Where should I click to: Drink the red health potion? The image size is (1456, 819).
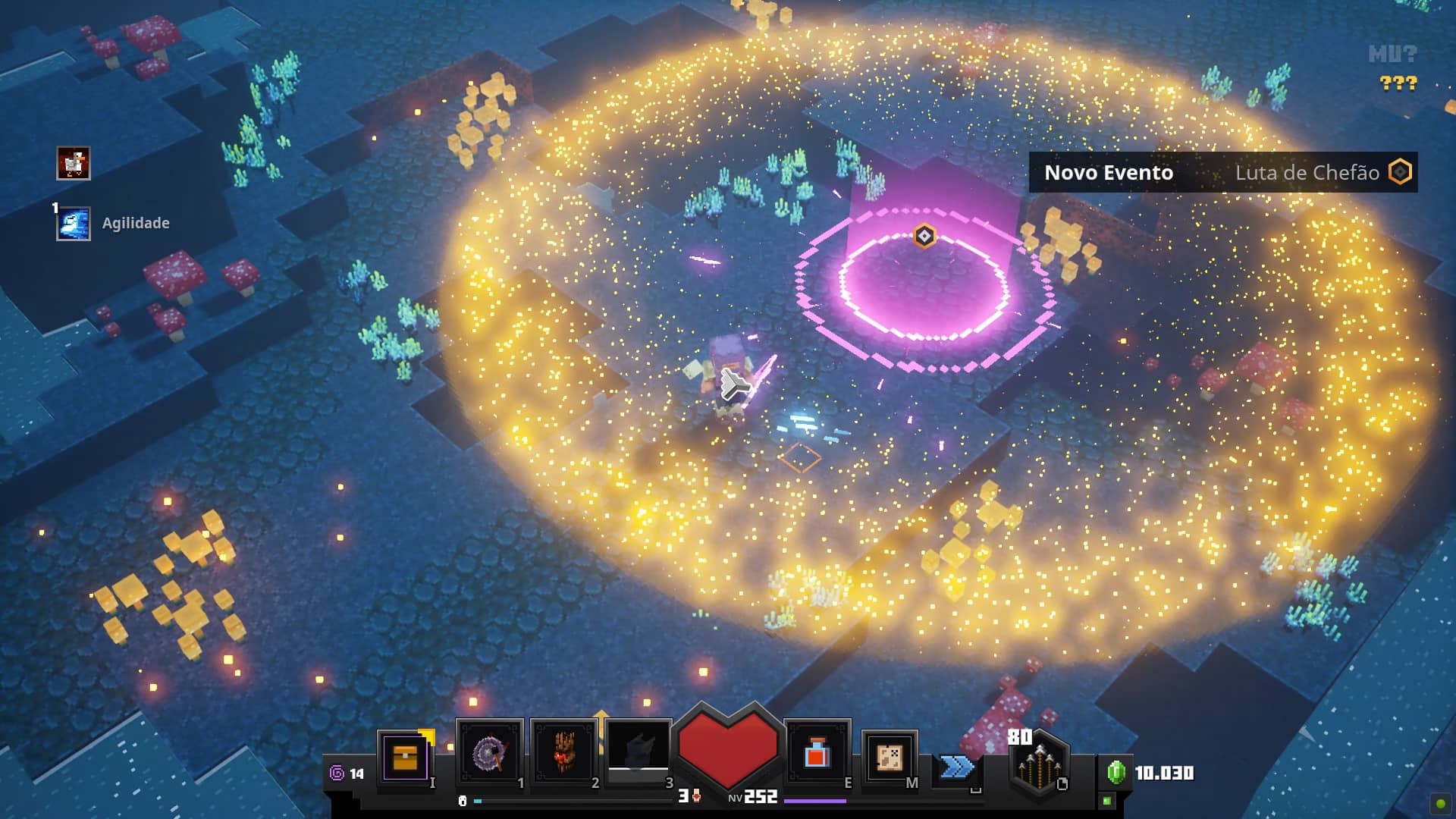(817, 755)
